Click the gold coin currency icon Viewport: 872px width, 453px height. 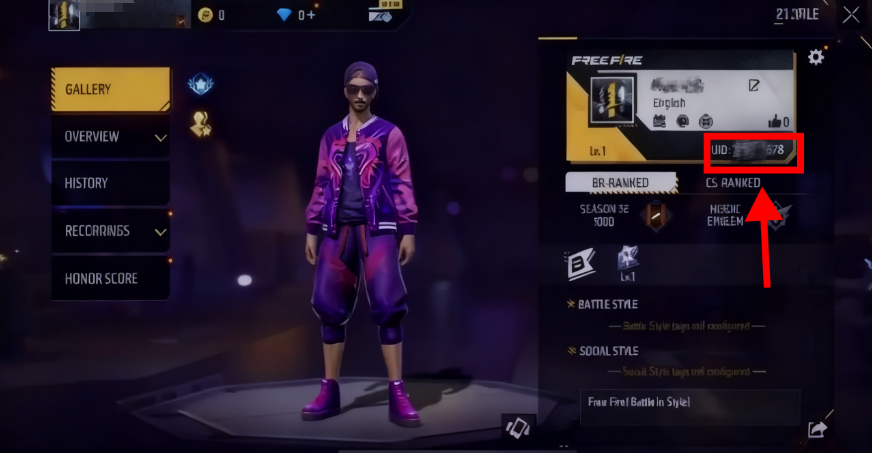pyautogui.click(x=205, y=15)
